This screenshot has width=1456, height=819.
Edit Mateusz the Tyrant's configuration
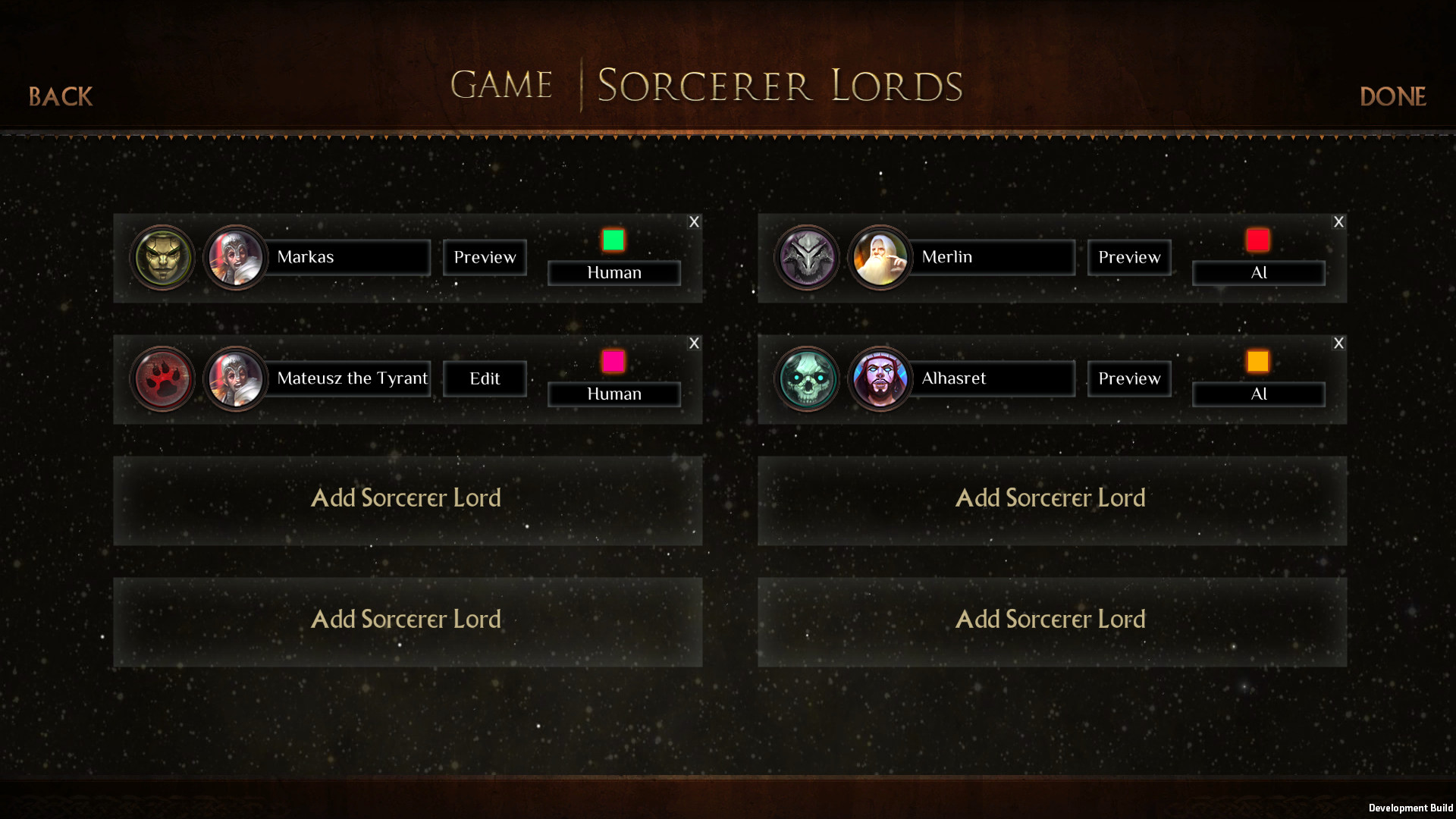pyautogui.click(x=484, y=378)
